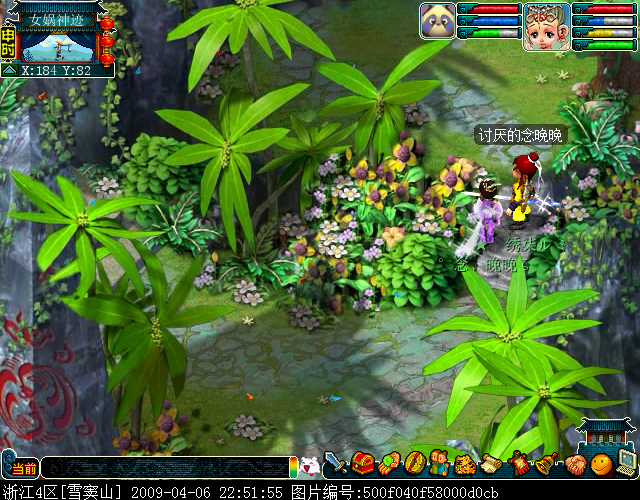Viewport: 640px width, 500px height.
Task: Select the sword attack icon
Action: click(336, 464)
